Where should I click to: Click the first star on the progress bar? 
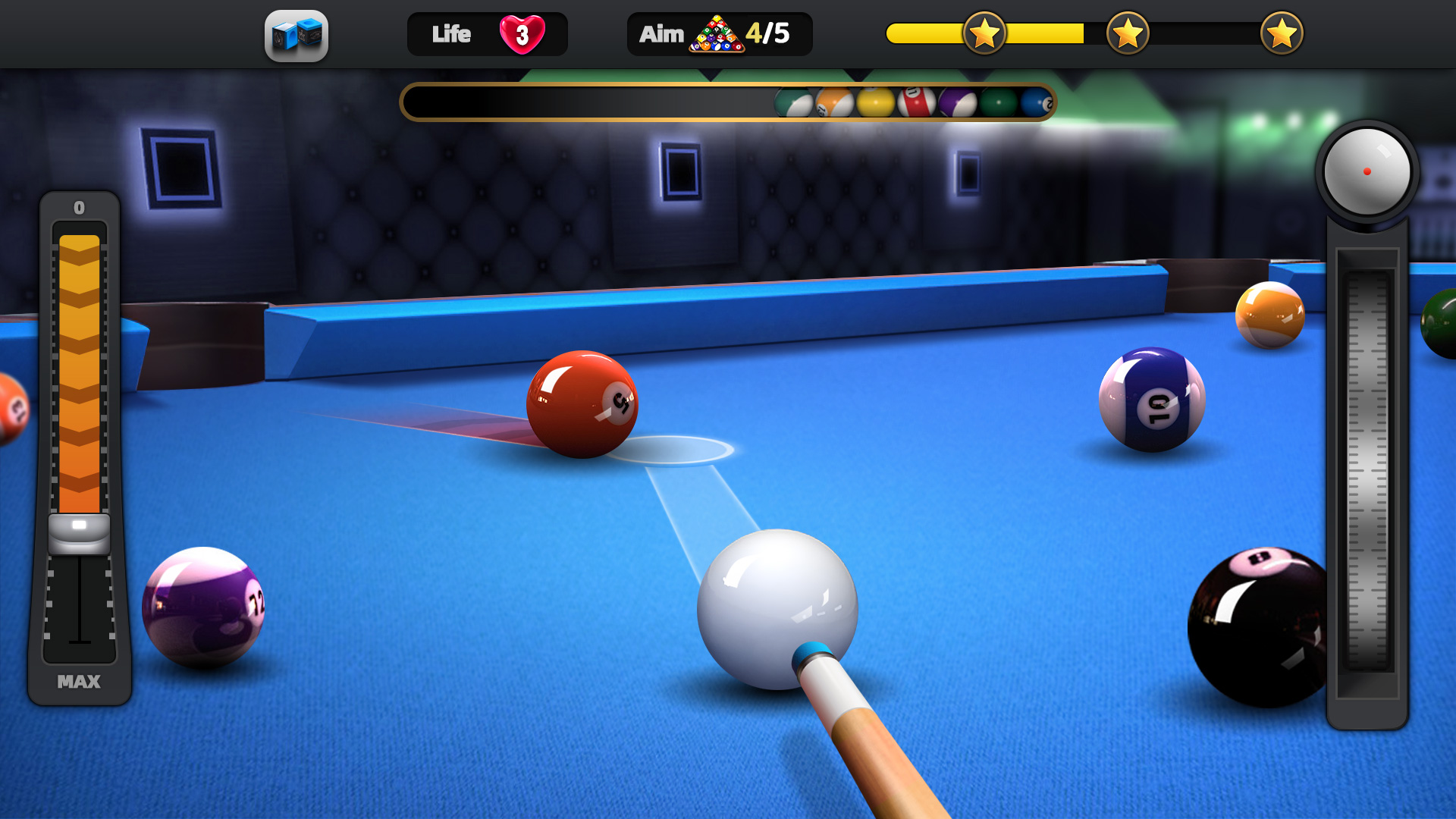tap(985, 33)
